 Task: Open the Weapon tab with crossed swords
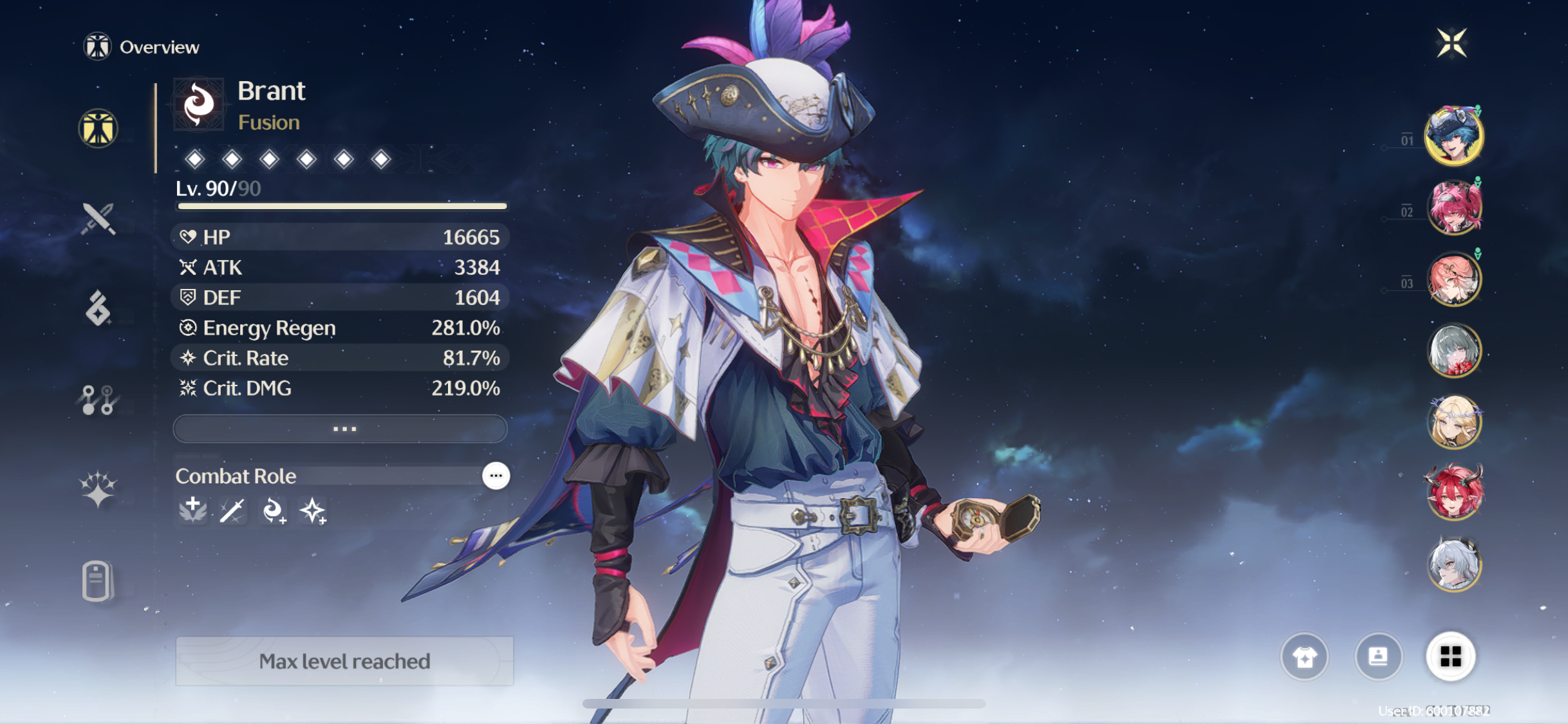pyautogui.click(x=98, y=219)
